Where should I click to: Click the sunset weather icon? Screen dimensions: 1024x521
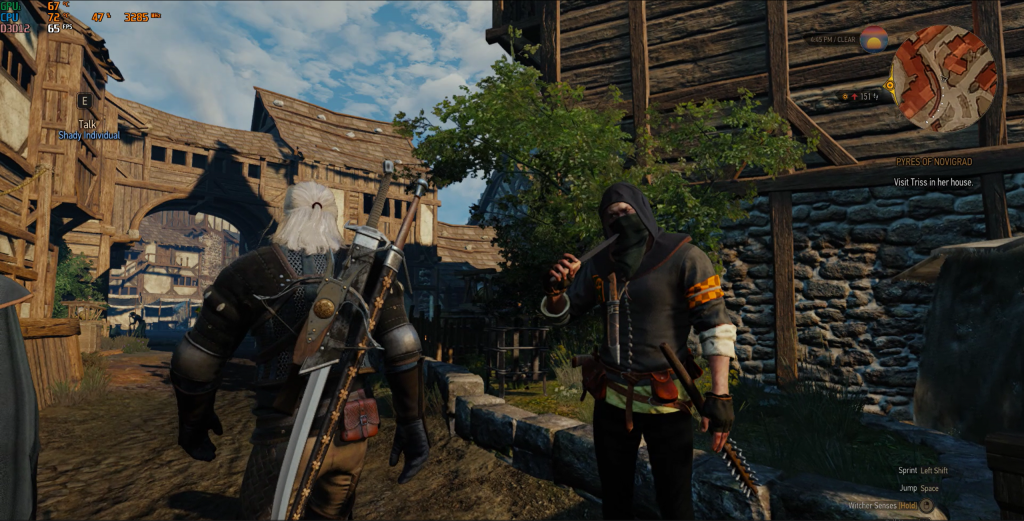(873, 39)
